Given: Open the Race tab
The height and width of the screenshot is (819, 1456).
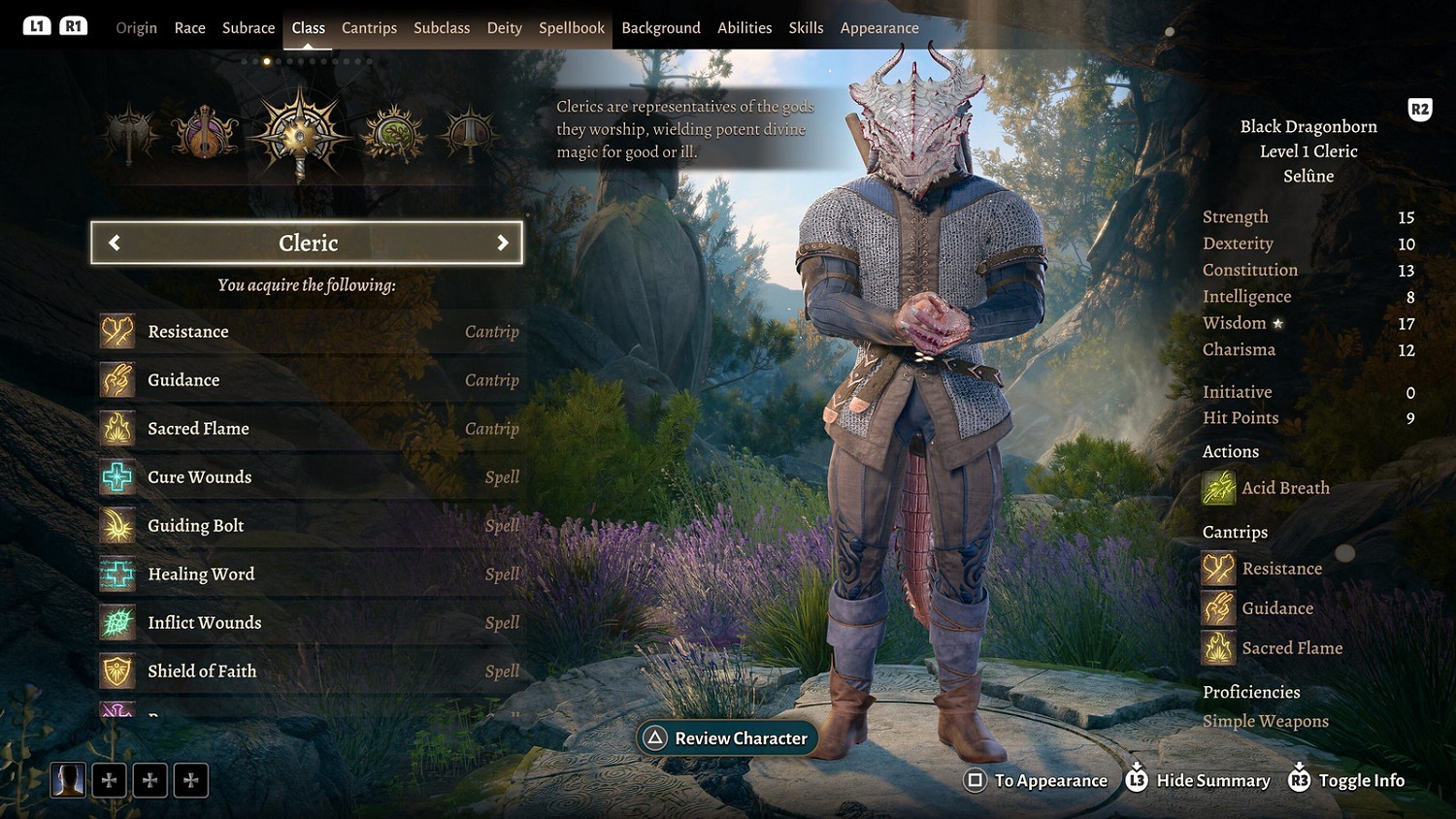Looking at the screenshot, I should click(x=189, y=28).
